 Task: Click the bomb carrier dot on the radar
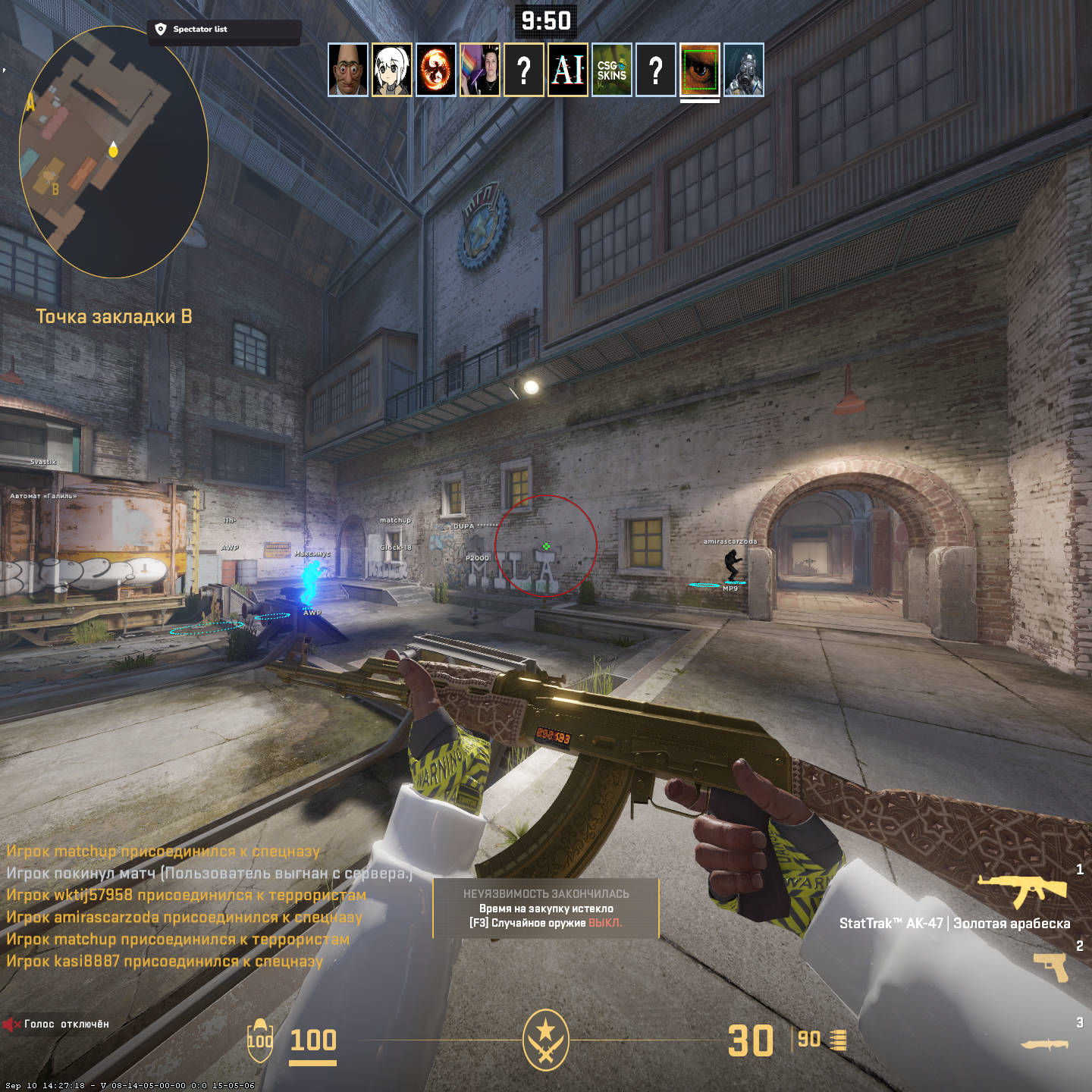pyautogui.click(x=112, y=150)
